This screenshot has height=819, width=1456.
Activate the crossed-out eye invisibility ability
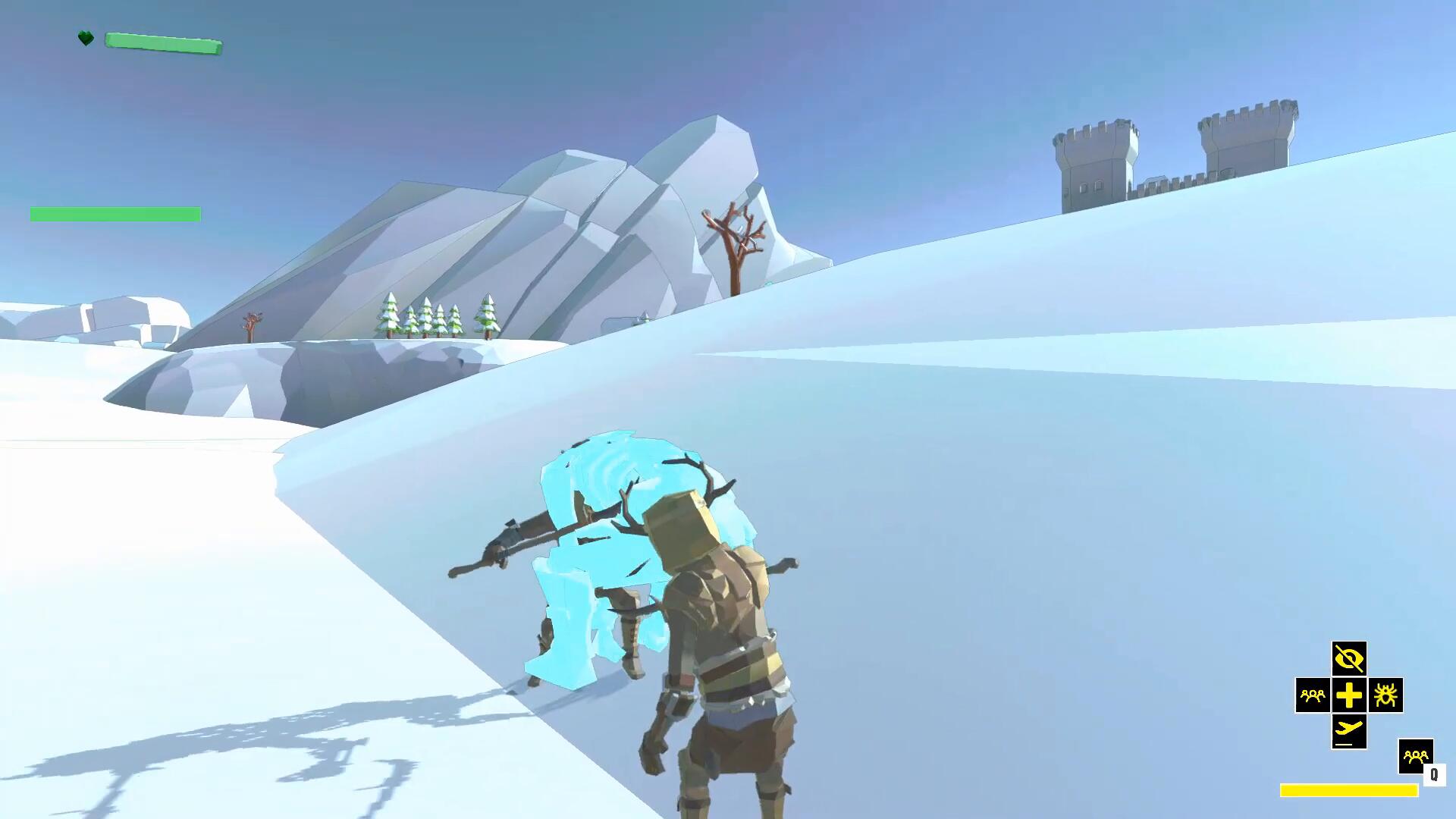coord(1349,659)
